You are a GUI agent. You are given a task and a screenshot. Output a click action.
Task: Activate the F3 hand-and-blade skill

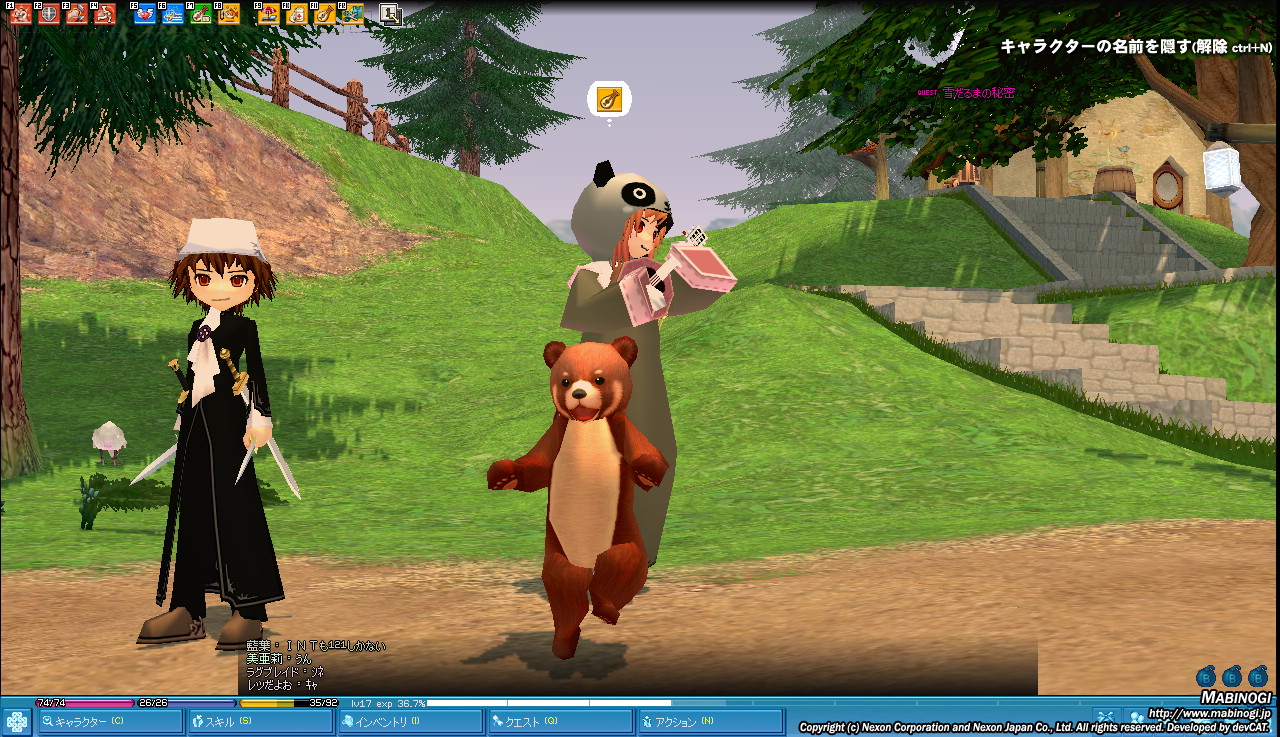click(x=77, y=14)
